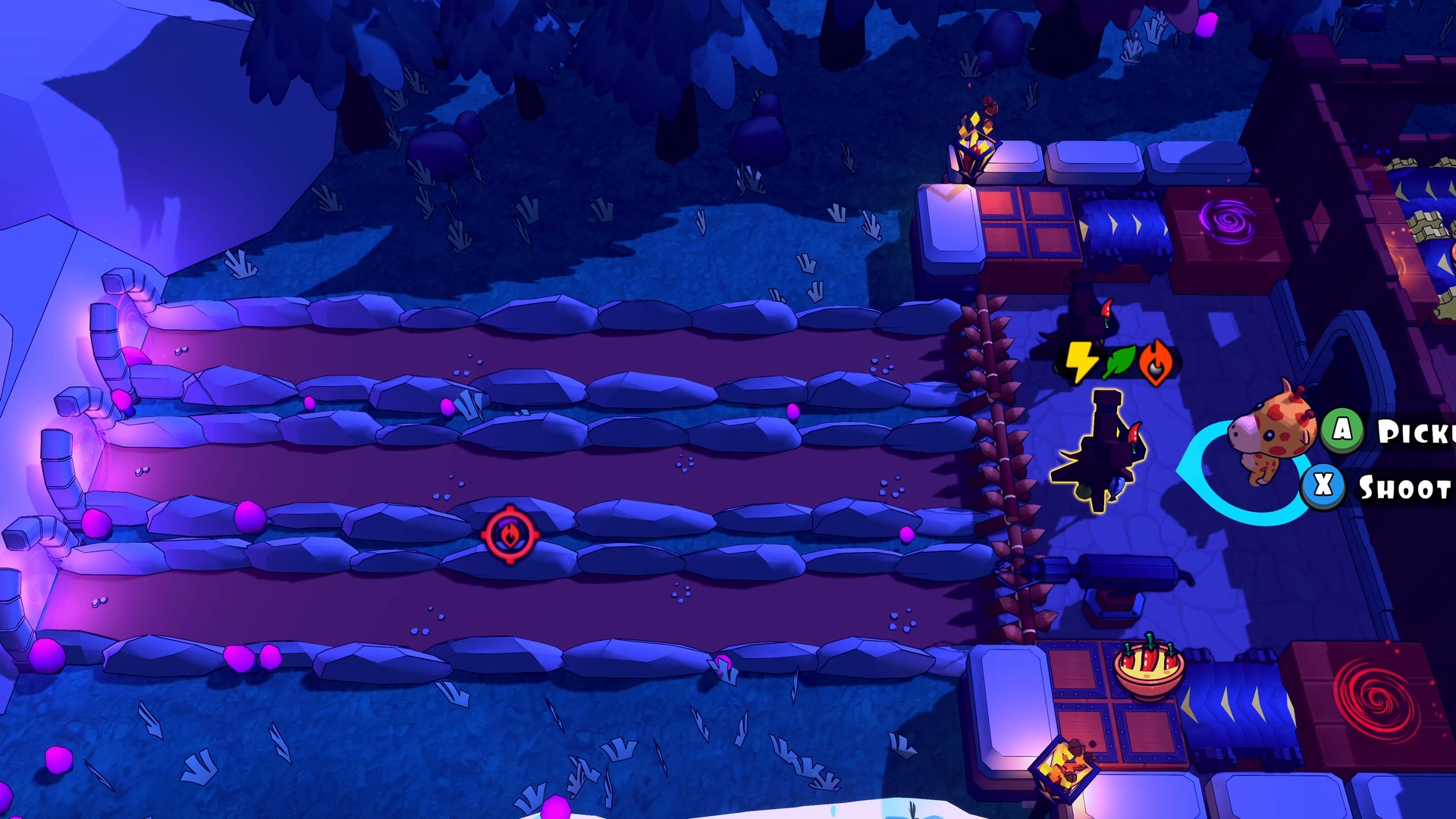Select the orange fire element icon
1456x819 pixels.
point(1156,362)
